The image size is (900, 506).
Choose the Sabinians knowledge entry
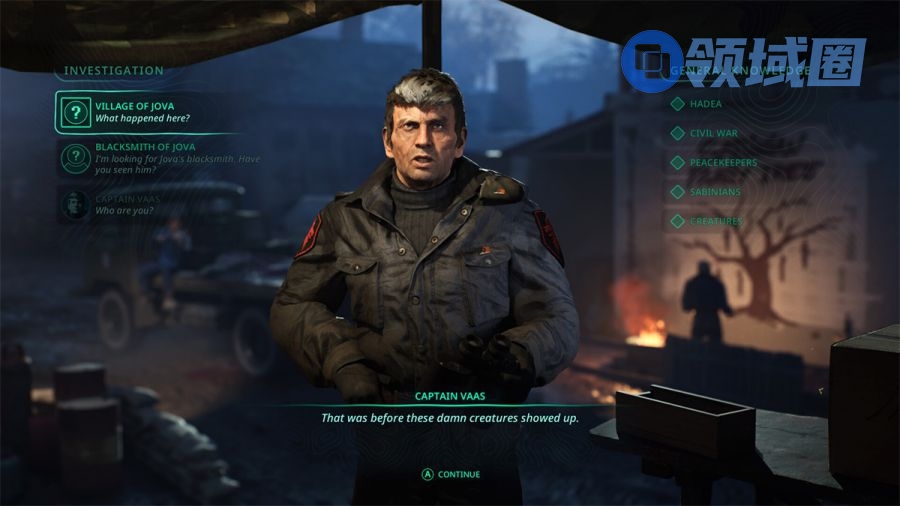click(x=717, y=191)
